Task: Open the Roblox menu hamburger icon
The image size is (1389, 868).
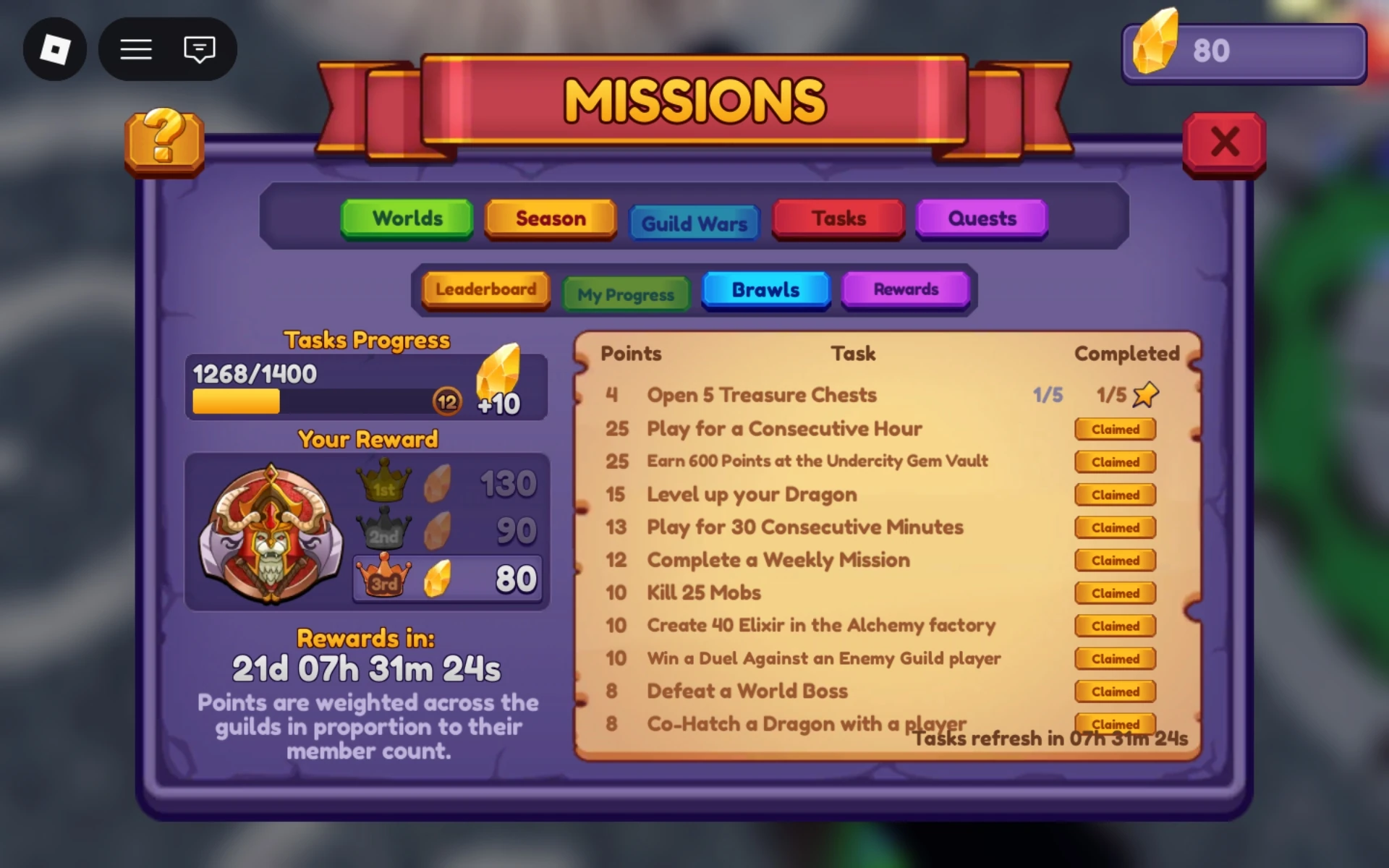Action: pos(135,49)
